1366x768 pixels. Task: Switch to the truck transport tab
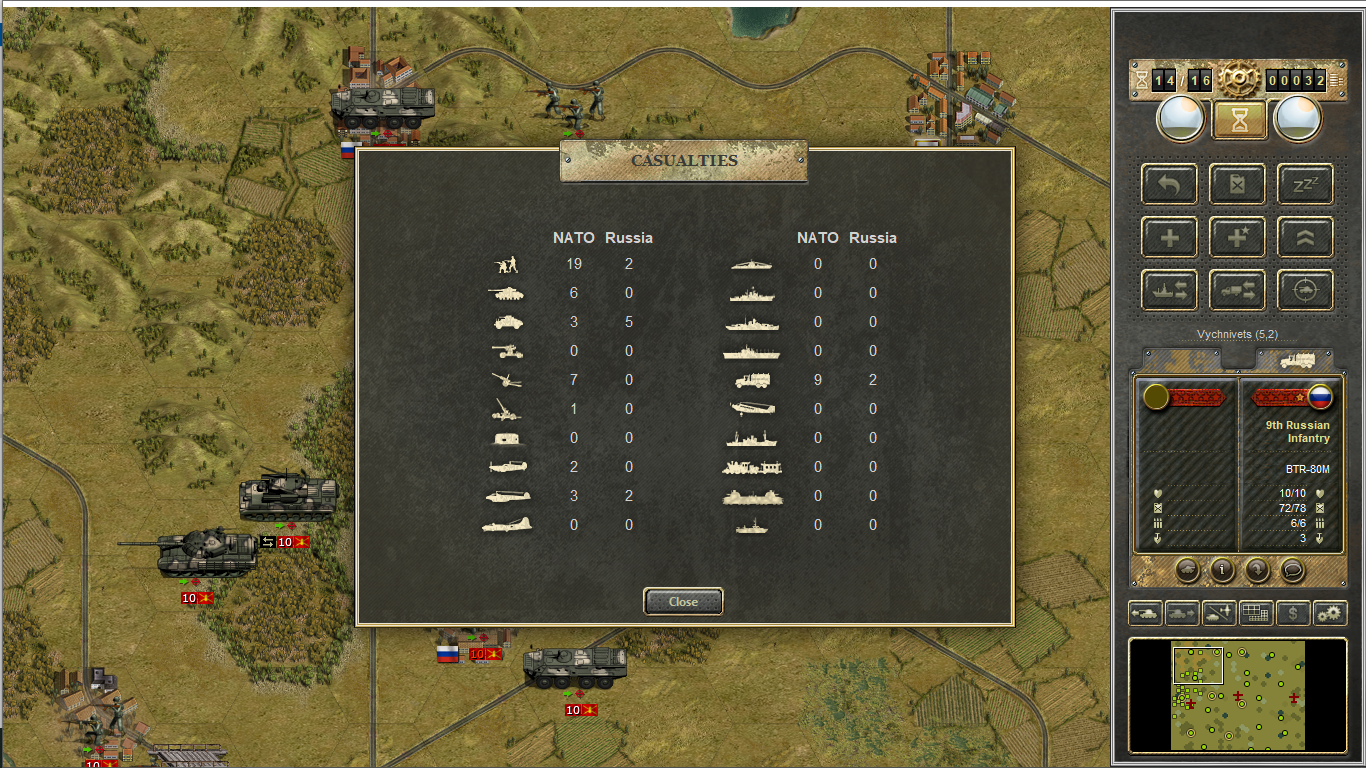1295,360
